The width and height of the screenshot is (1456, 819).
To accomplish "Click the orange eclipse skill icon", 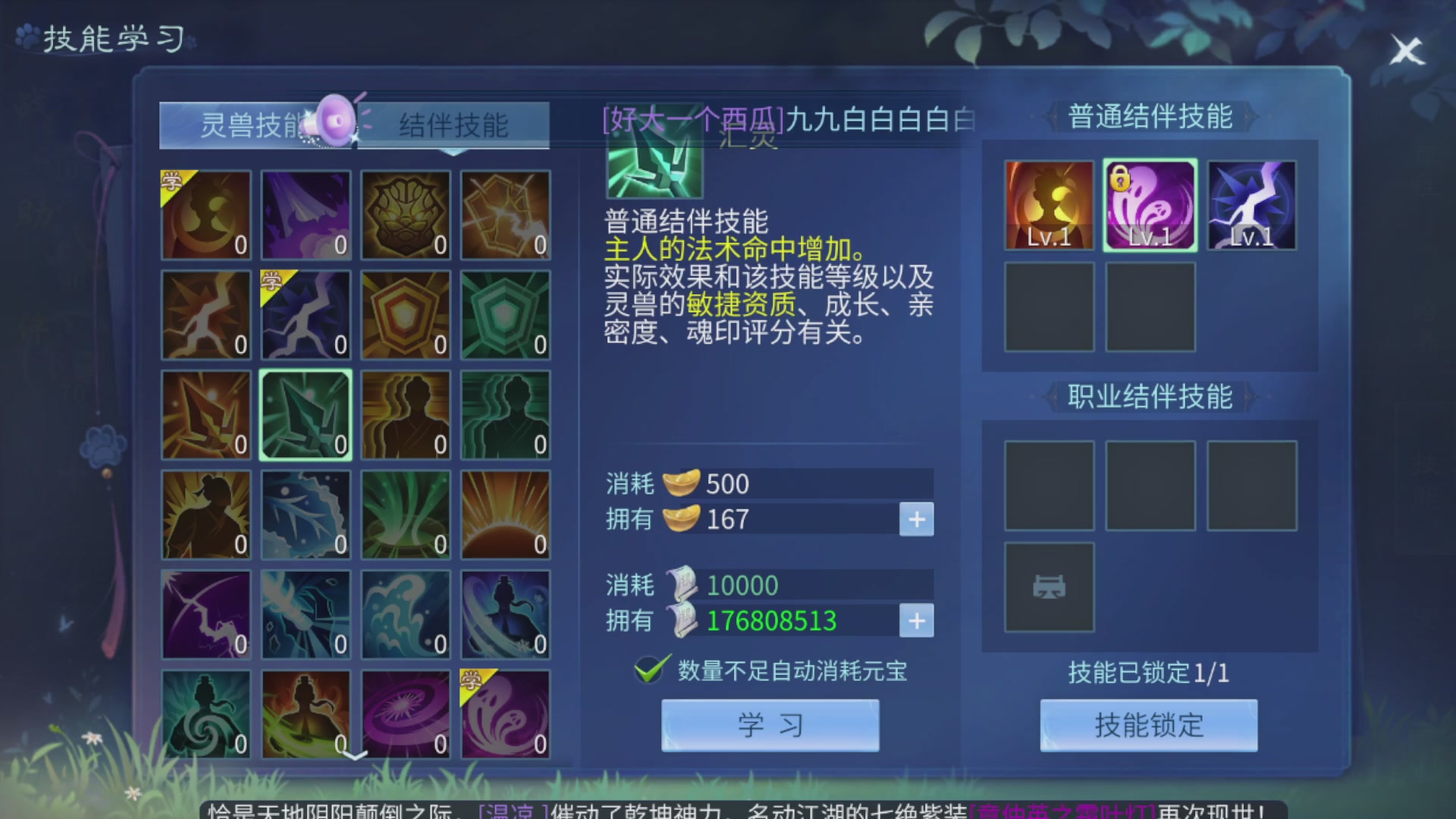I will [506, 514].
